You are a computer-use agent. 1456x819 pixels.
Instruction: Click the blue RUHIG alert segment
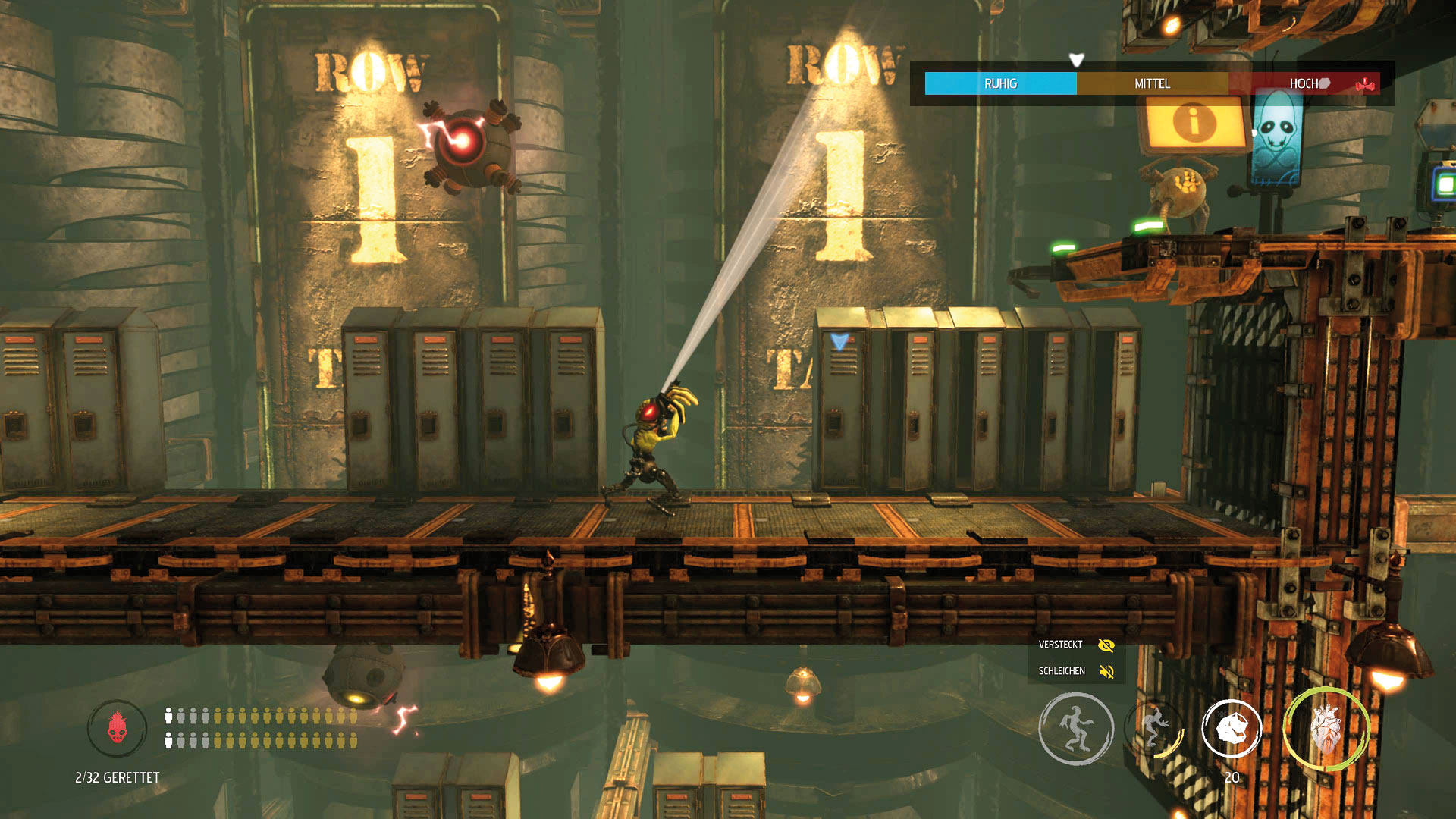[1000, 83]
